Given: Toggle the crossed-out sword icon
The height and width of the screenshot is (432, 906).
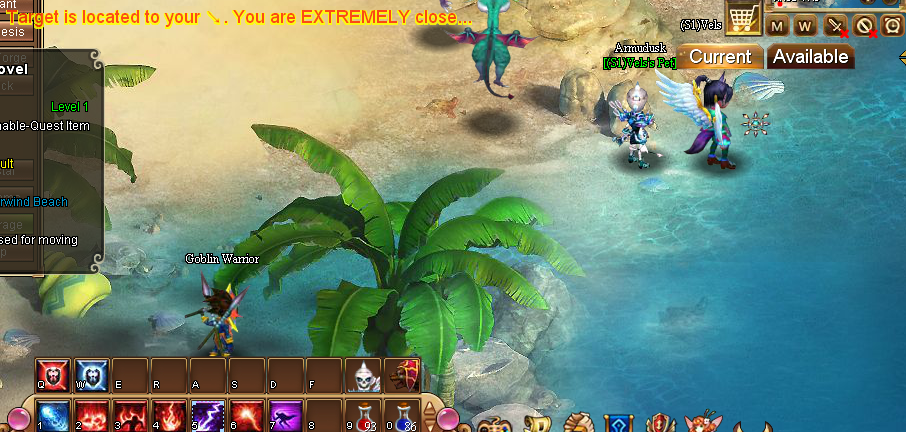Looking at the screenshot, I should tap(835, 26).
